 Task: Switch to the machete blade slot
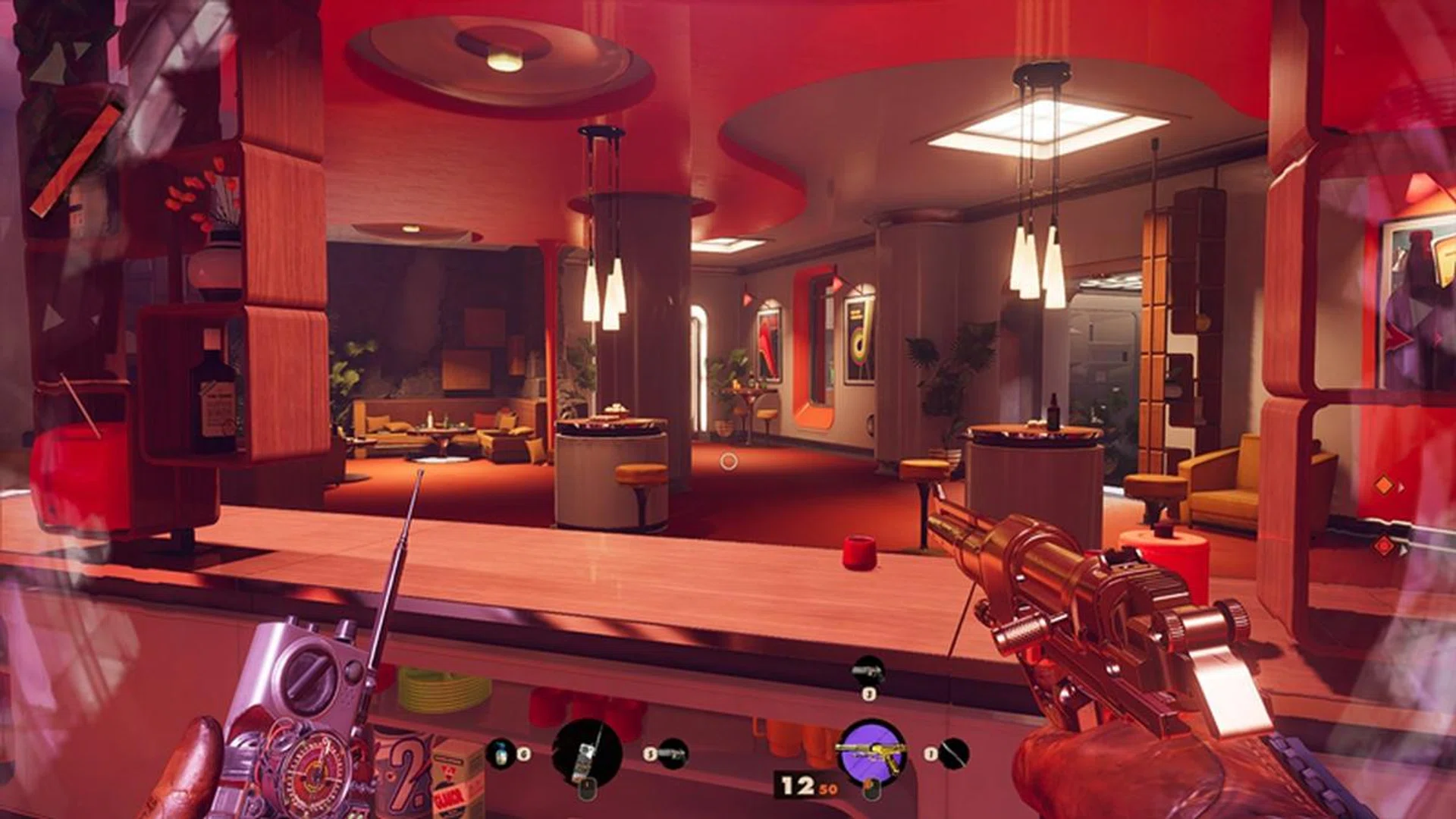tap(953, 754)
